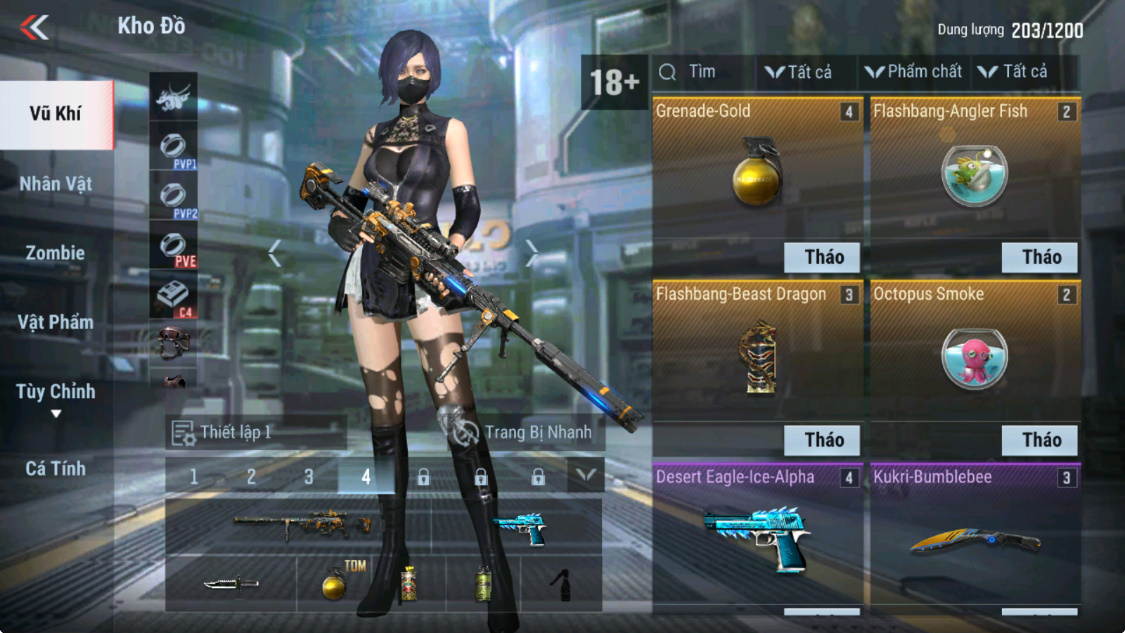Expand the Tùy Chỉnh section

pos(55,397)
